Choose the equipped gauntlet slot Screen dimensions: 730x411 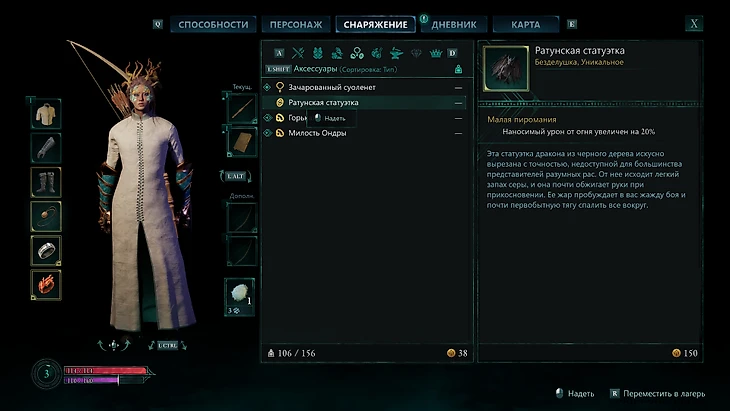[46, 148]
